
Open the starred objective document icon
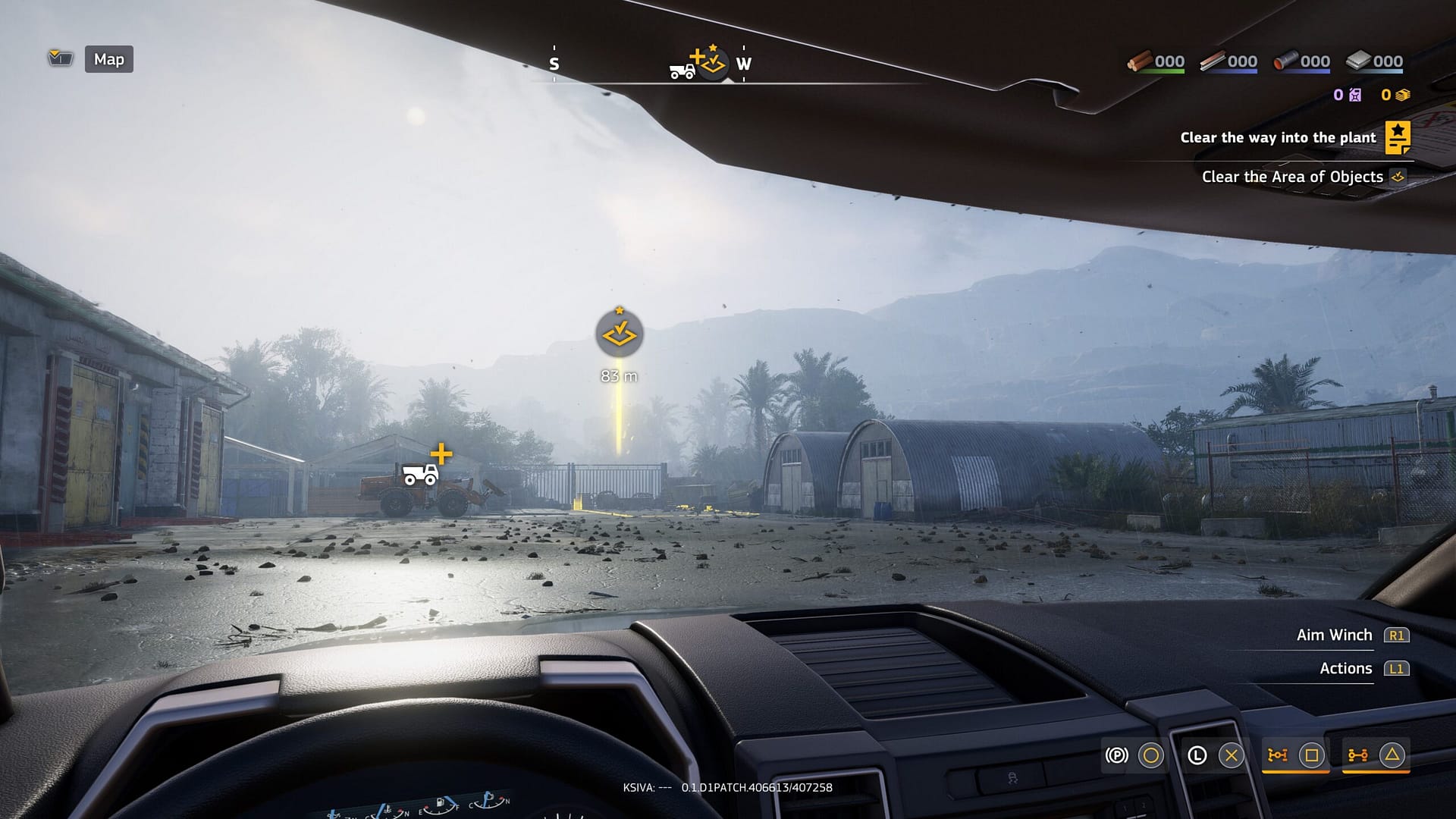(1398, 138)
